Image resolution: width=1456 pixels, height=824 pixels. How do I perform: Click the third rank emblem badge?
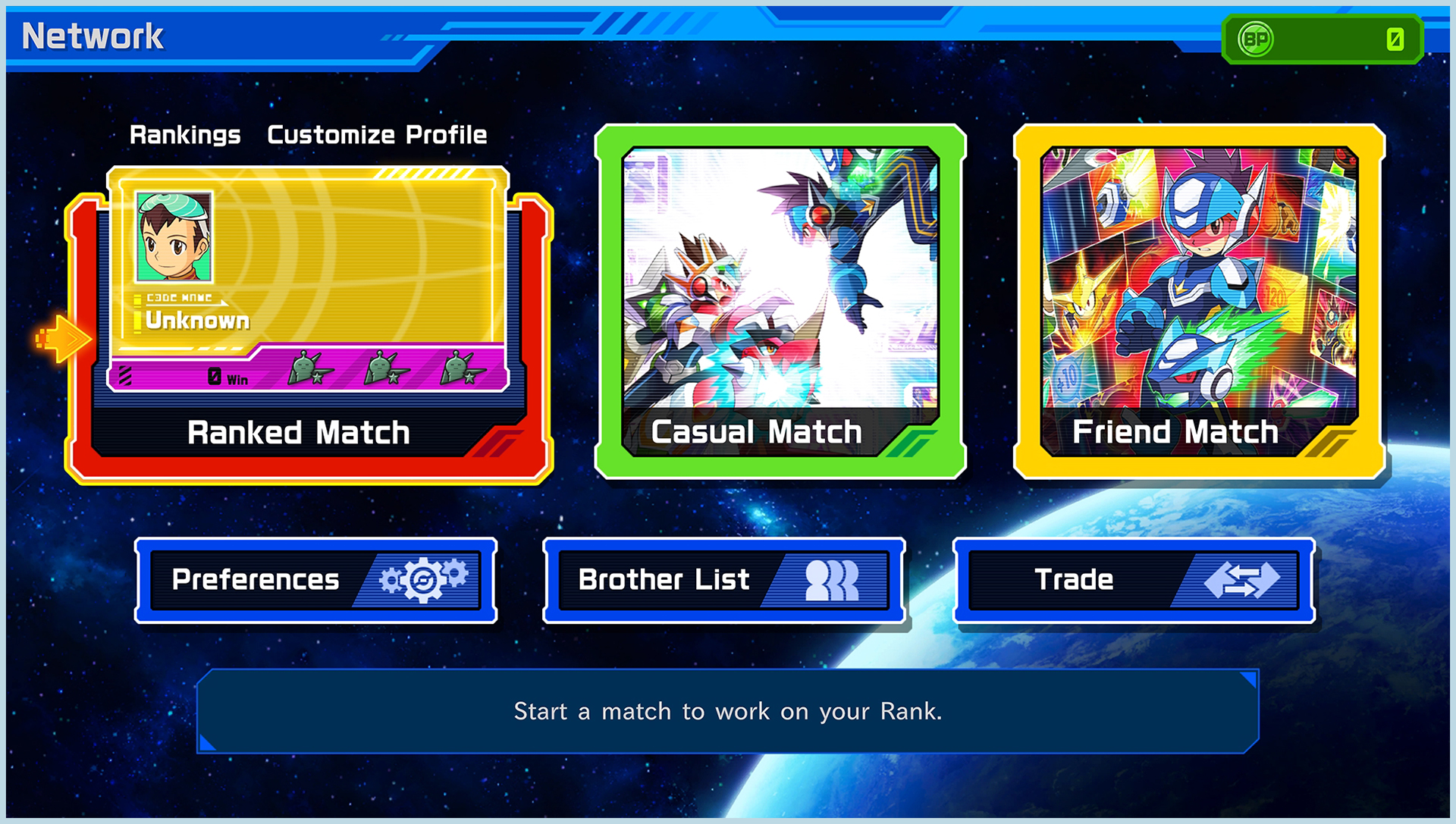coord(461,370)
